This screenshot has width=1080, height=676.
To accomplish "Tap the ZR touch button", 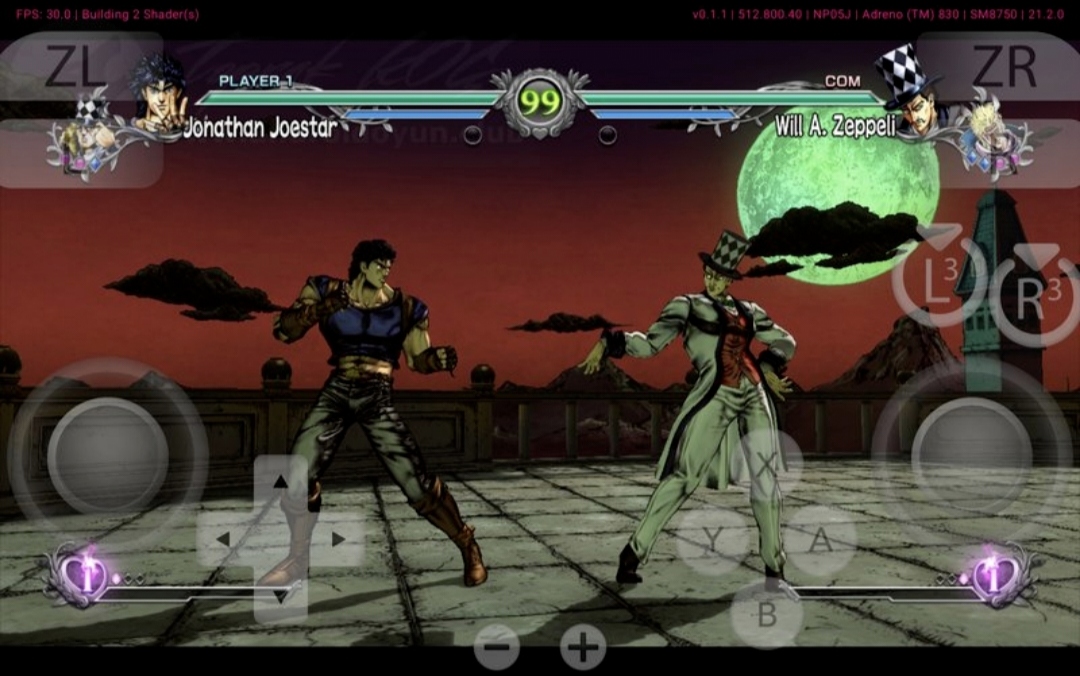I will (x=1003, y=66).
